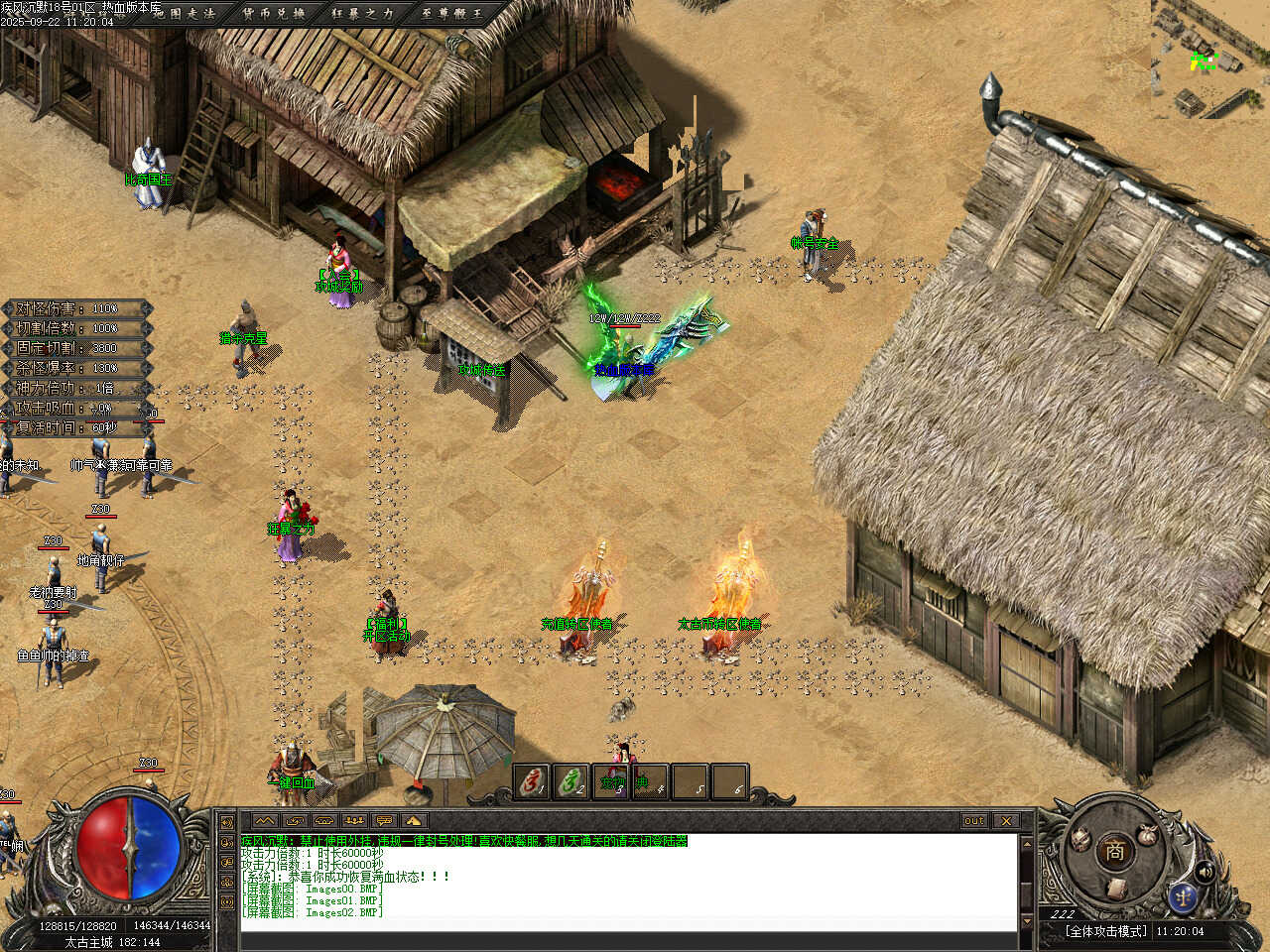Use the red rune in hotbar slot 1
1270x952 pixels.
(x=532, y=782)
